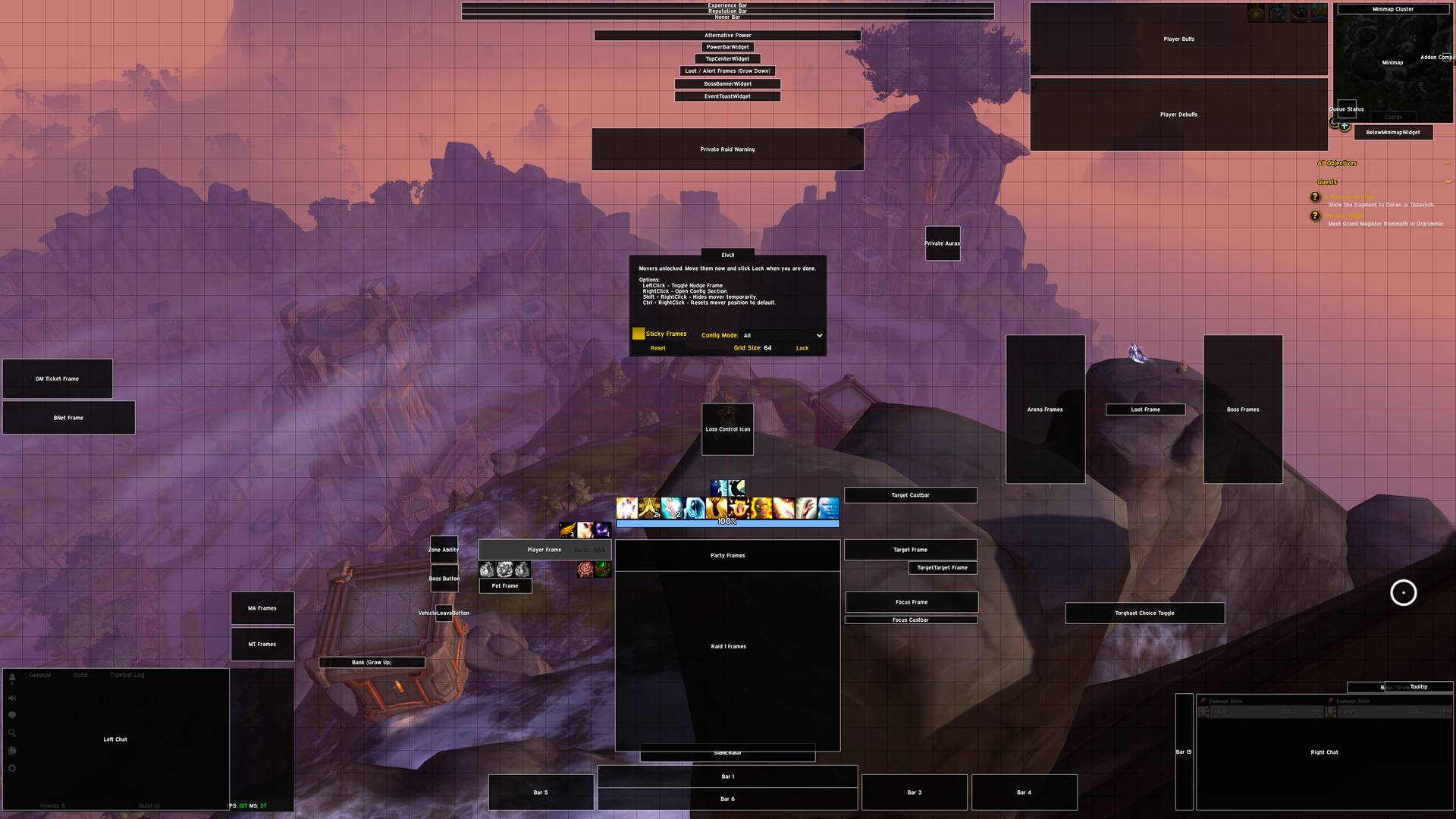Select the Target Frame mover
The height and width of the screenshot is (819, 1456).
910,550
